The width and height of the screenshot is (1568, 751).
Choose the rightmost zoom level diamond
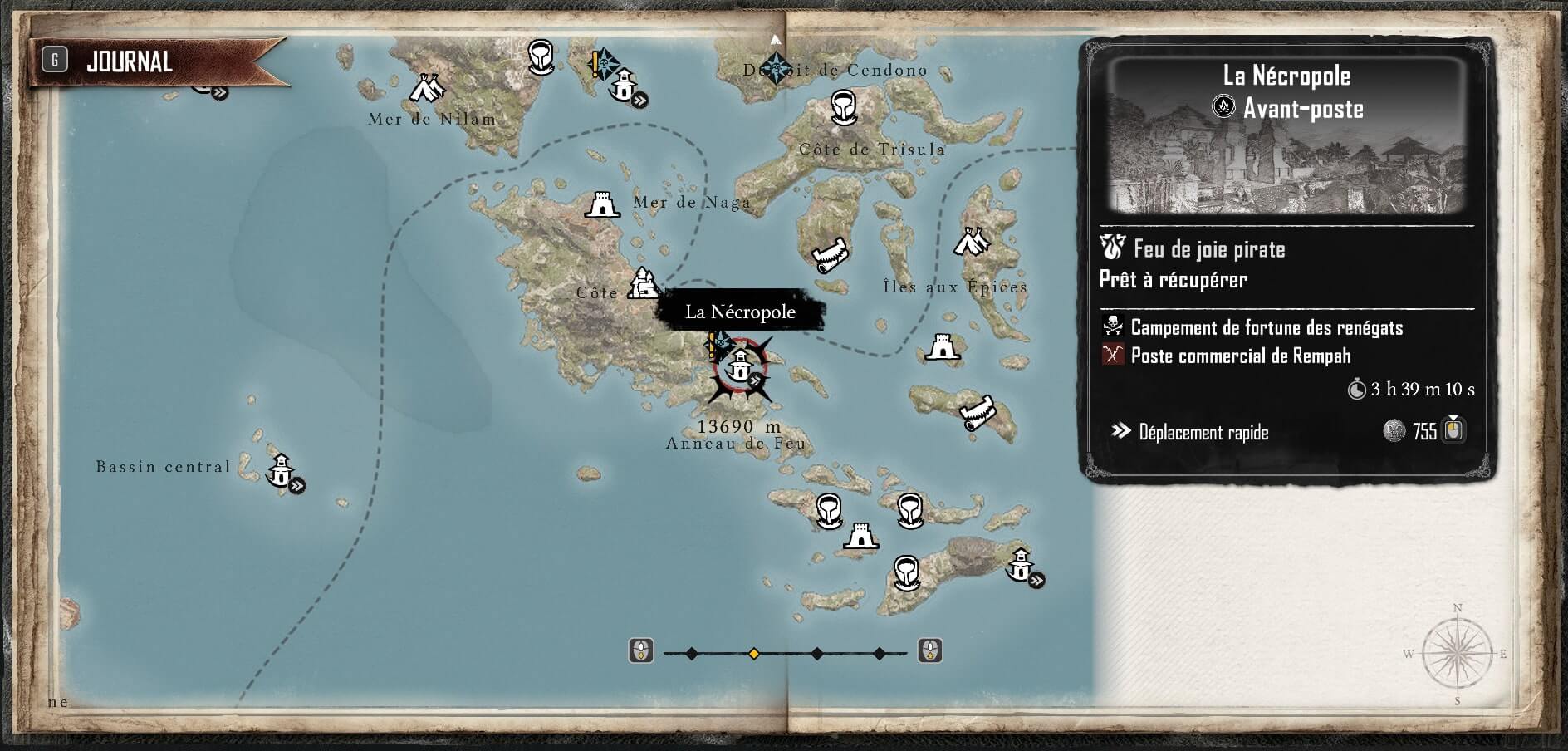(880, 654)
